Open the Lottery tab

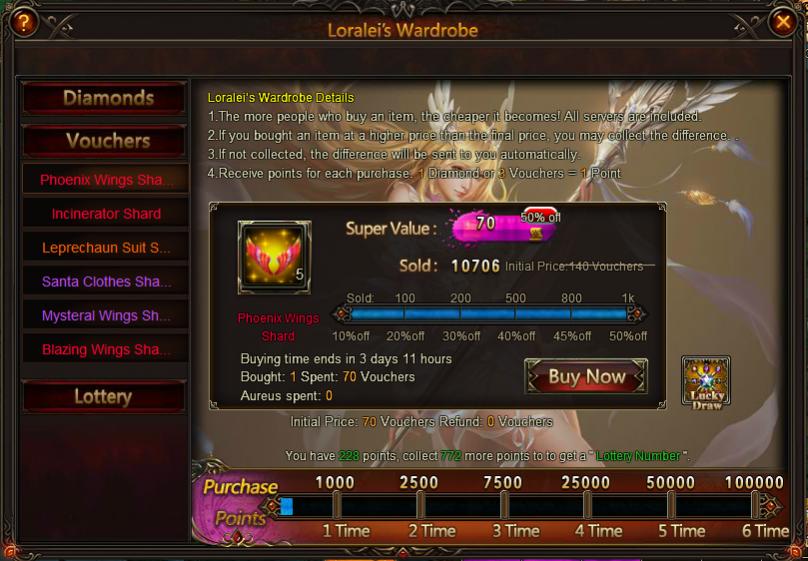(x=104, y=396)
